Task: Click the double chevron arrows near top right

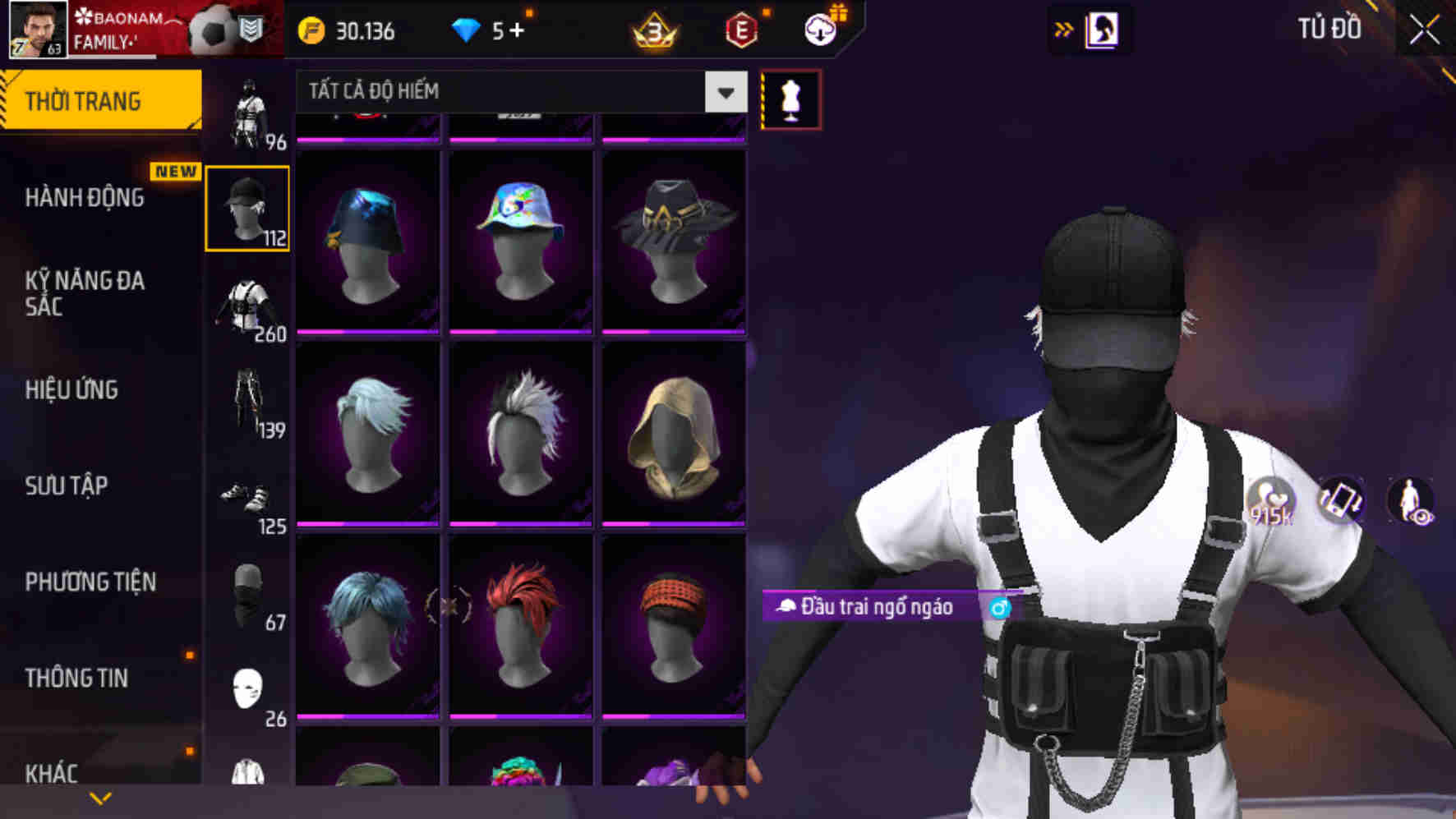Action: pyautogui.click(x=1062, y=29)
